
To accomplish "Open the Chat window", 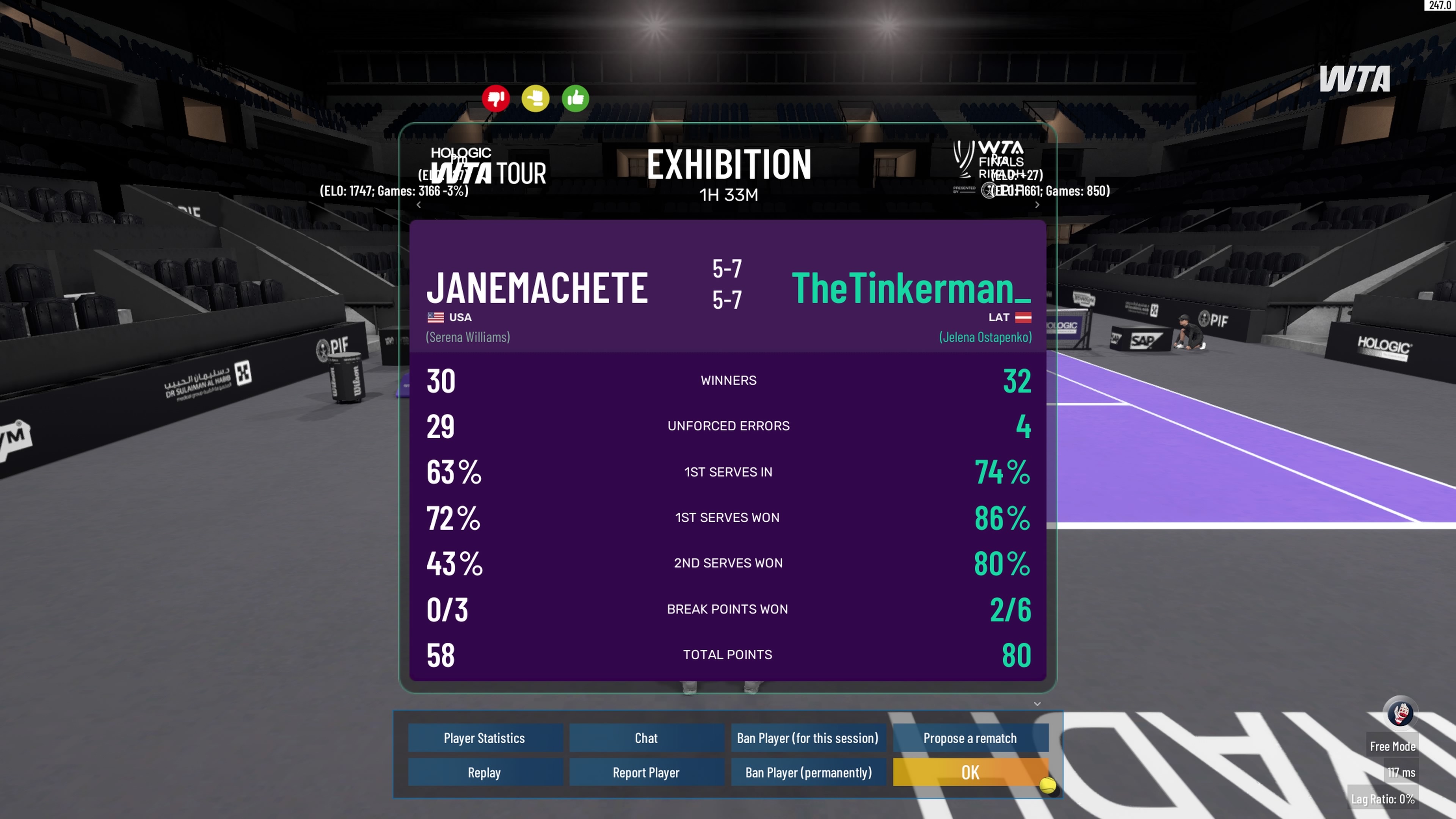I will (x=646, y=738).
